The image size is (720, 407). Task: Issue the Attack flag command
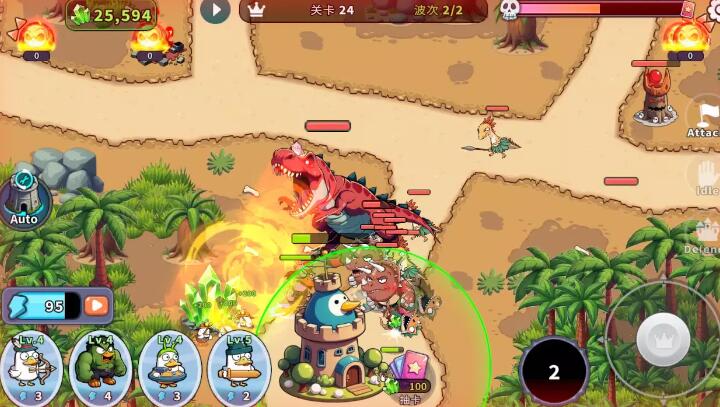pos(705,120)
